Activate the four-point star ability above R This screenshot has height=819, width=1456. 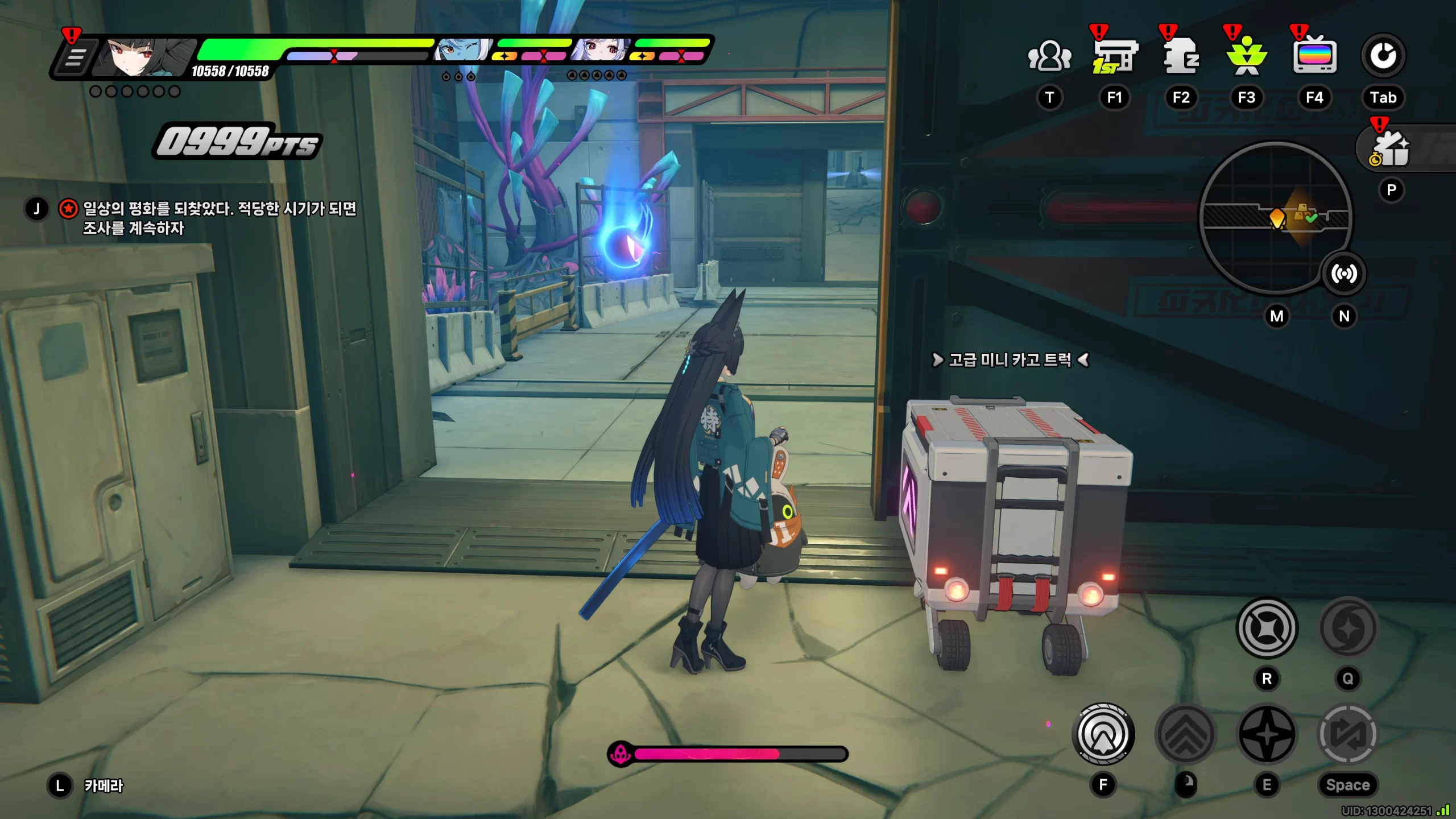(x=1267, y=628)
